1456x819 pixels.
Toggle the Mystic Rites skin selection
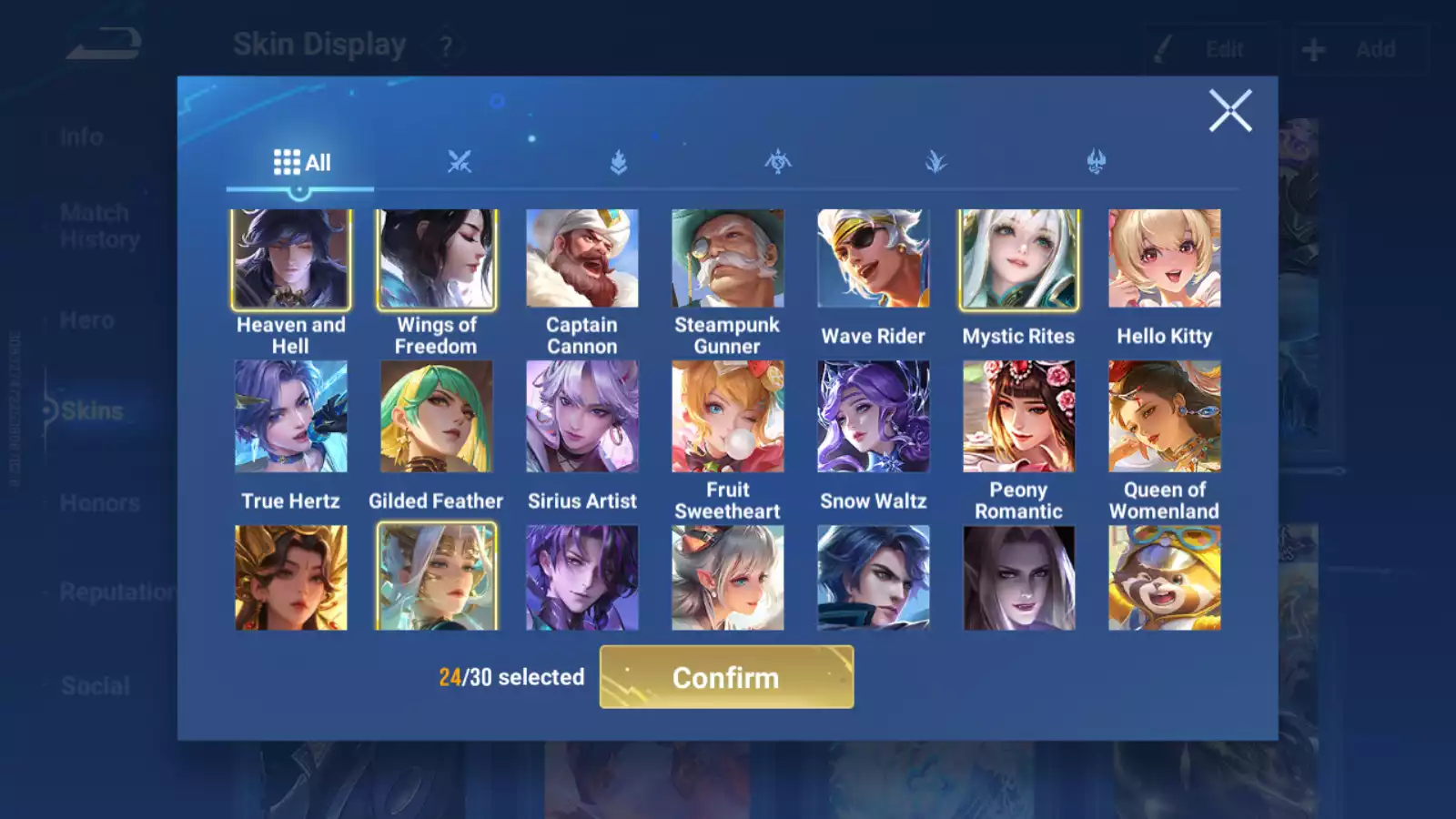click(x=1018, y=260)
